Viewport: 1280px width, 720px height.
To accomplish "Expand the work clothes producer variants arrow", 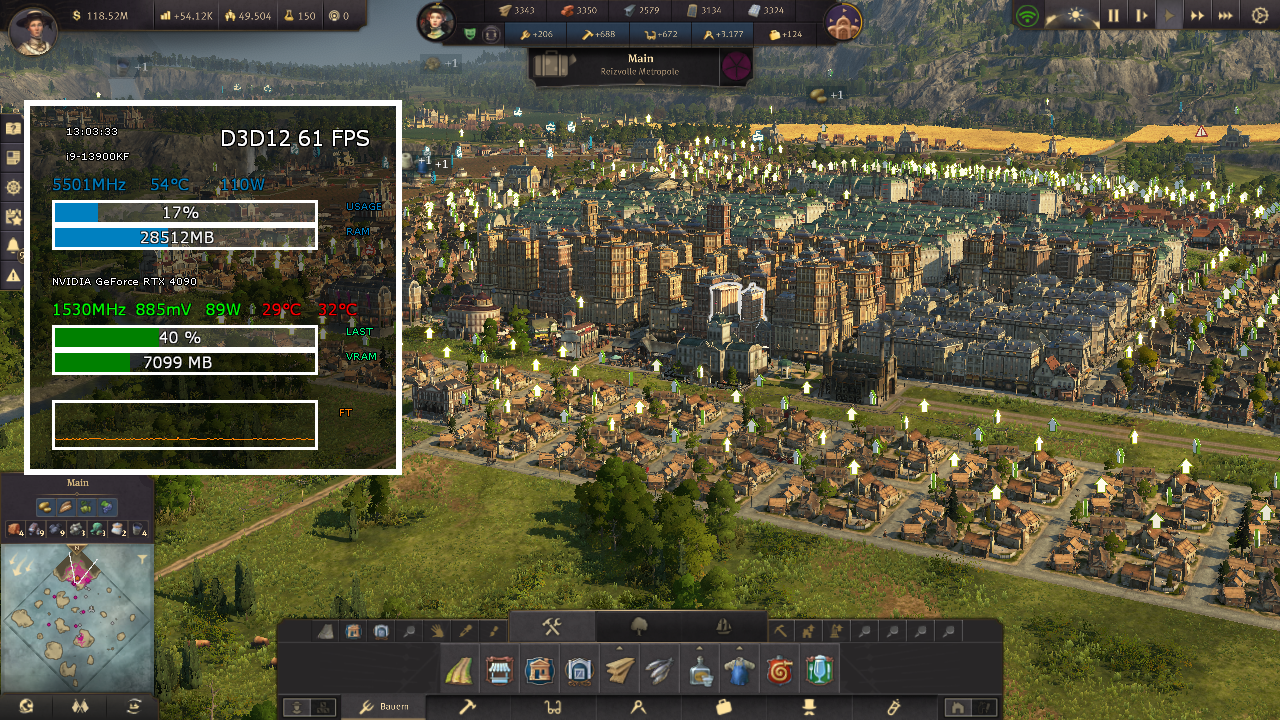I will pos(737,647).
